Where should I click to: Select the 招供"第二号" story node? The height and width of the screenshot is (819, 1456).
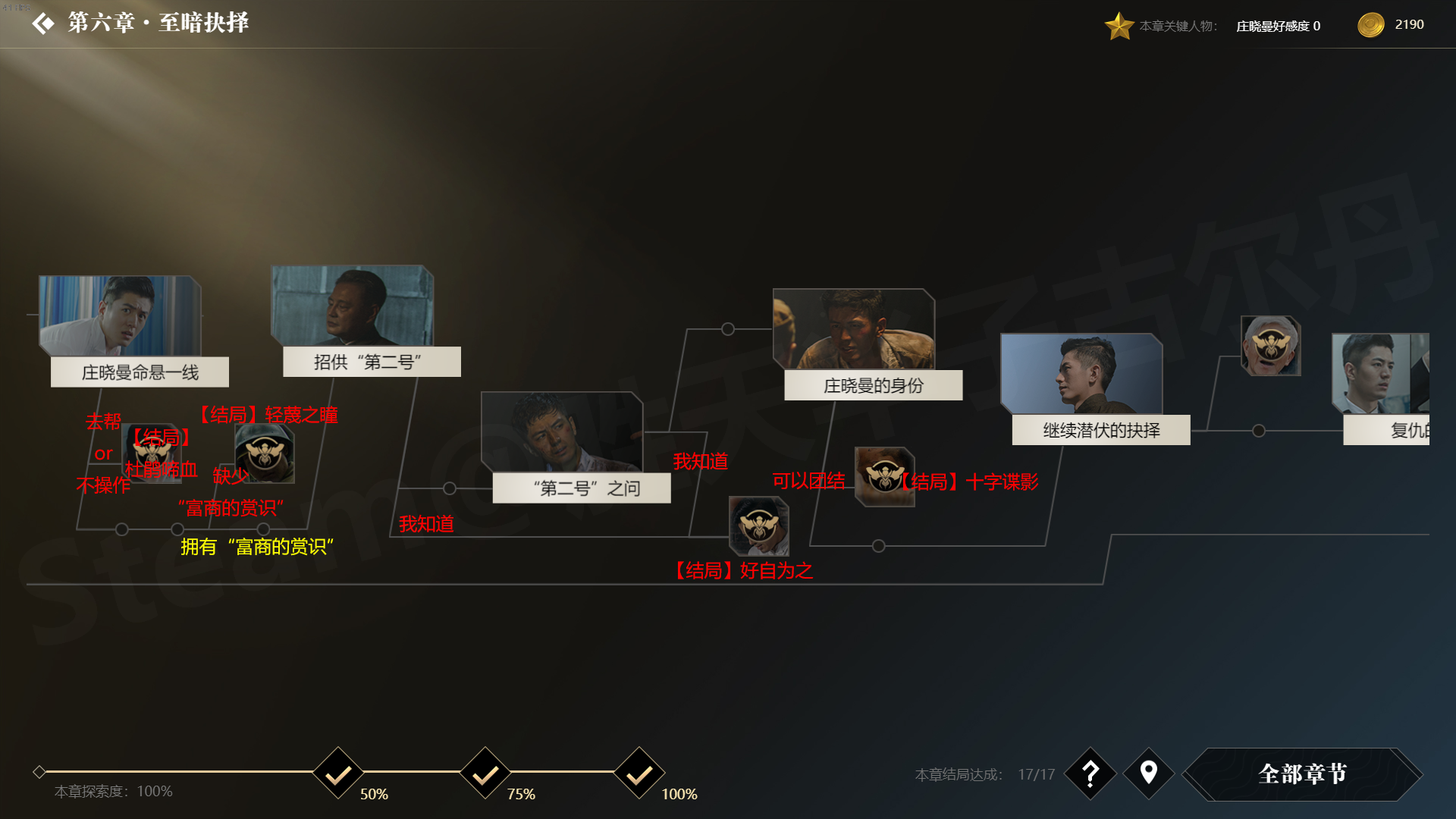tap(354, 319)
